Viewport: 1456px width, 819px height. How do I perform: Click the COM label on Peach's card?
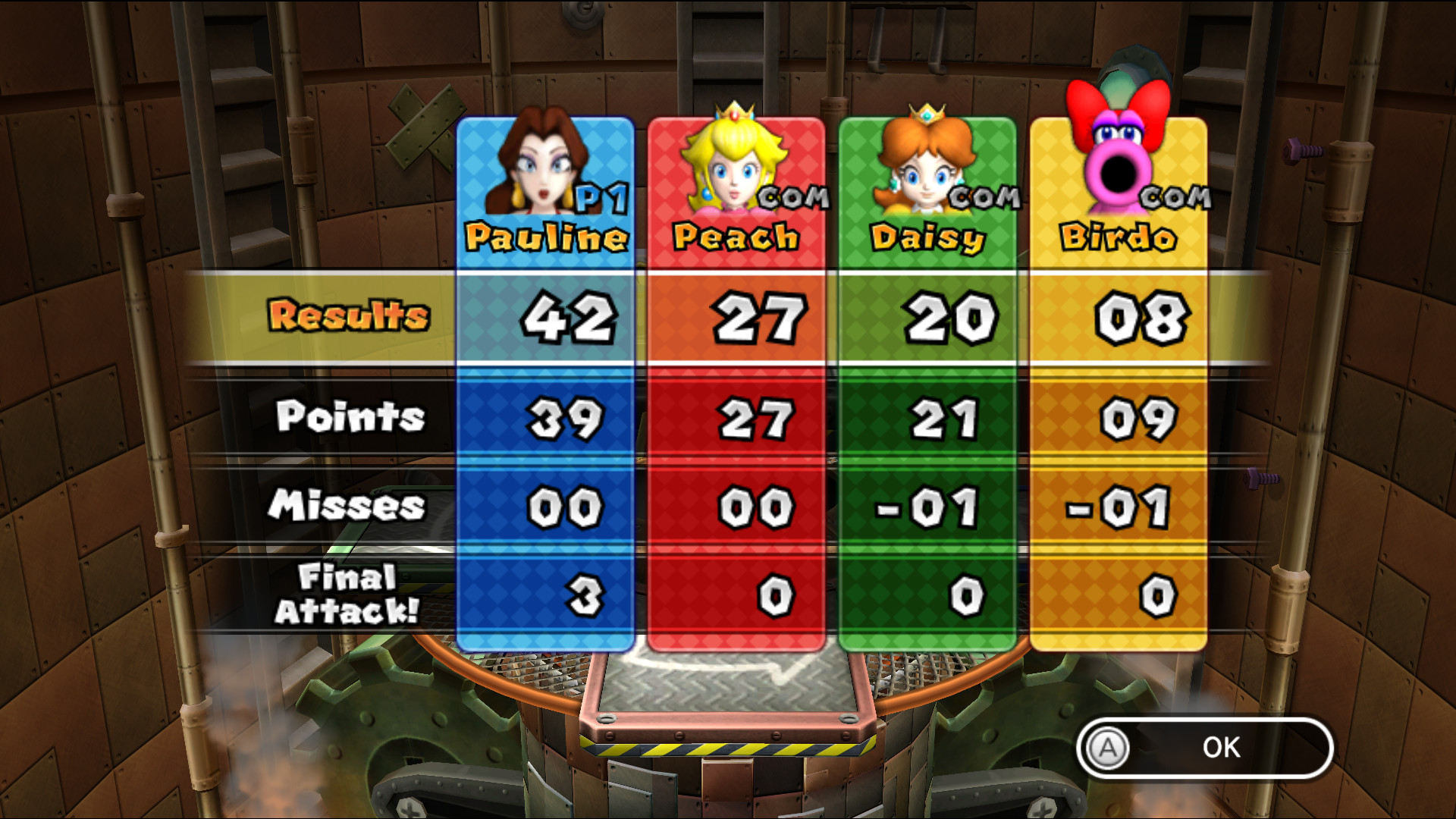coord(792,199)
